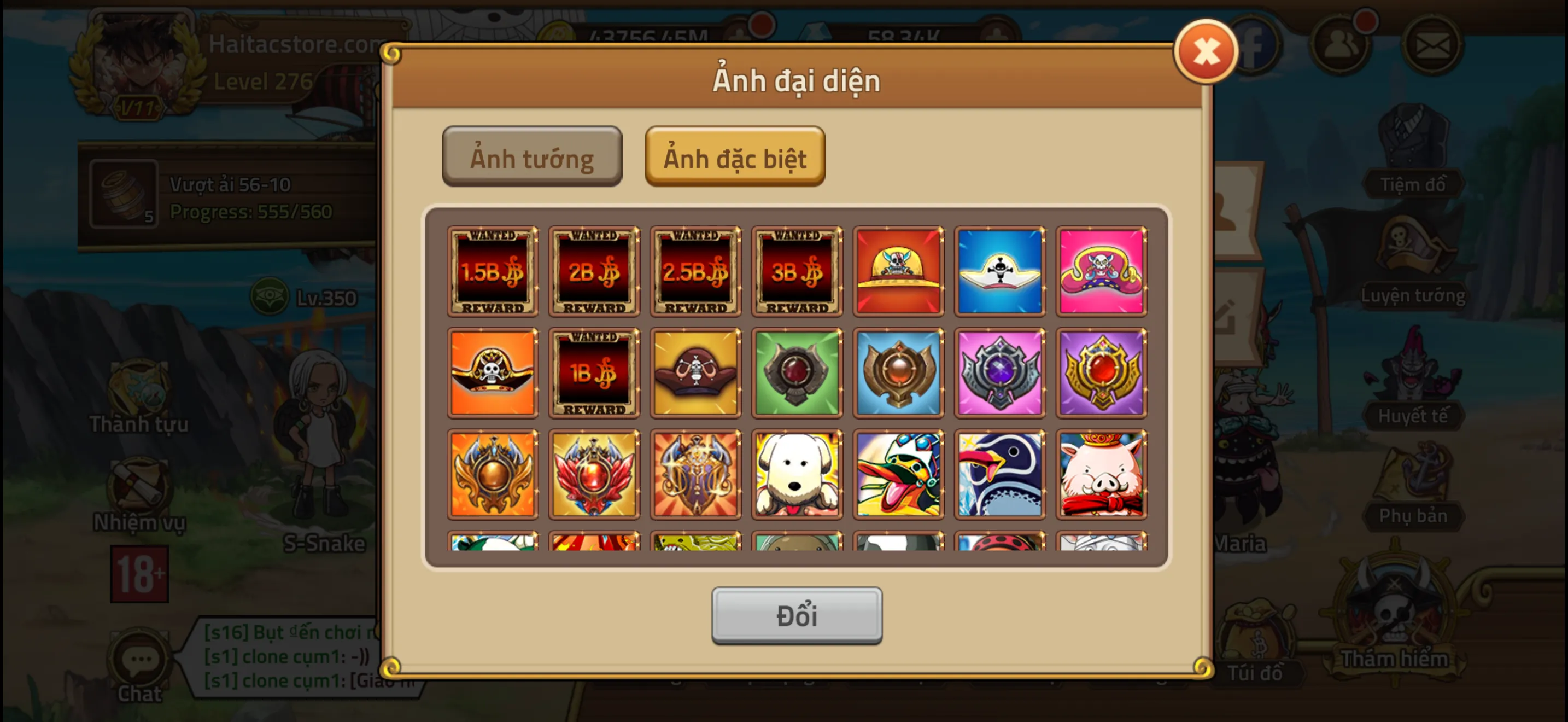Image resolution: width=1568 pixels, height=722 pixels.
Task: Select the 3B wanted poster avatar
Action: click(797, 271)
